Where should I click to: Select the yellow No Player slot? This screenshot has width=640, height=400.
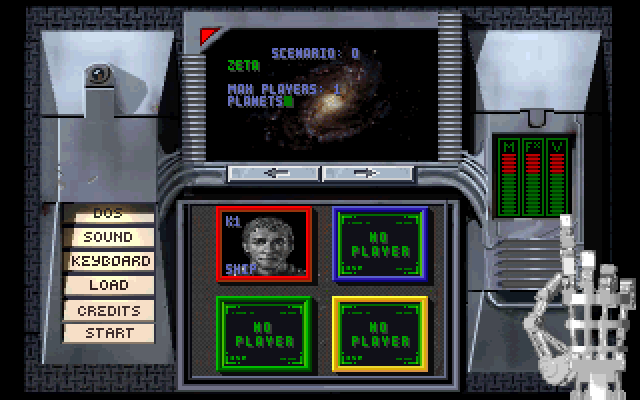(380, 335)
